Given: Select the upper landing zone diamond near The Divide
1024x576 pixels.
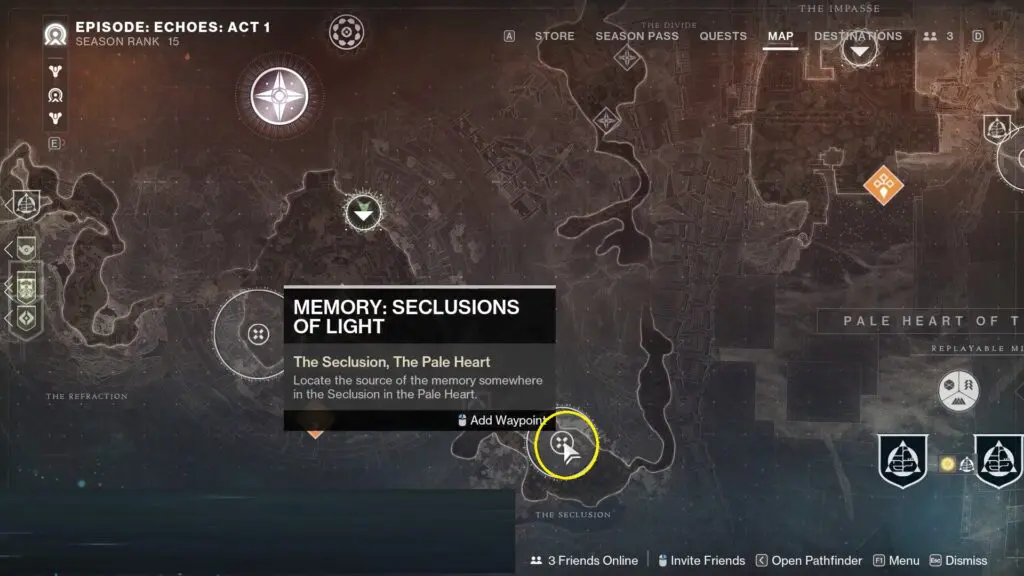Looking at the screenshot, I should pos(627,57).
